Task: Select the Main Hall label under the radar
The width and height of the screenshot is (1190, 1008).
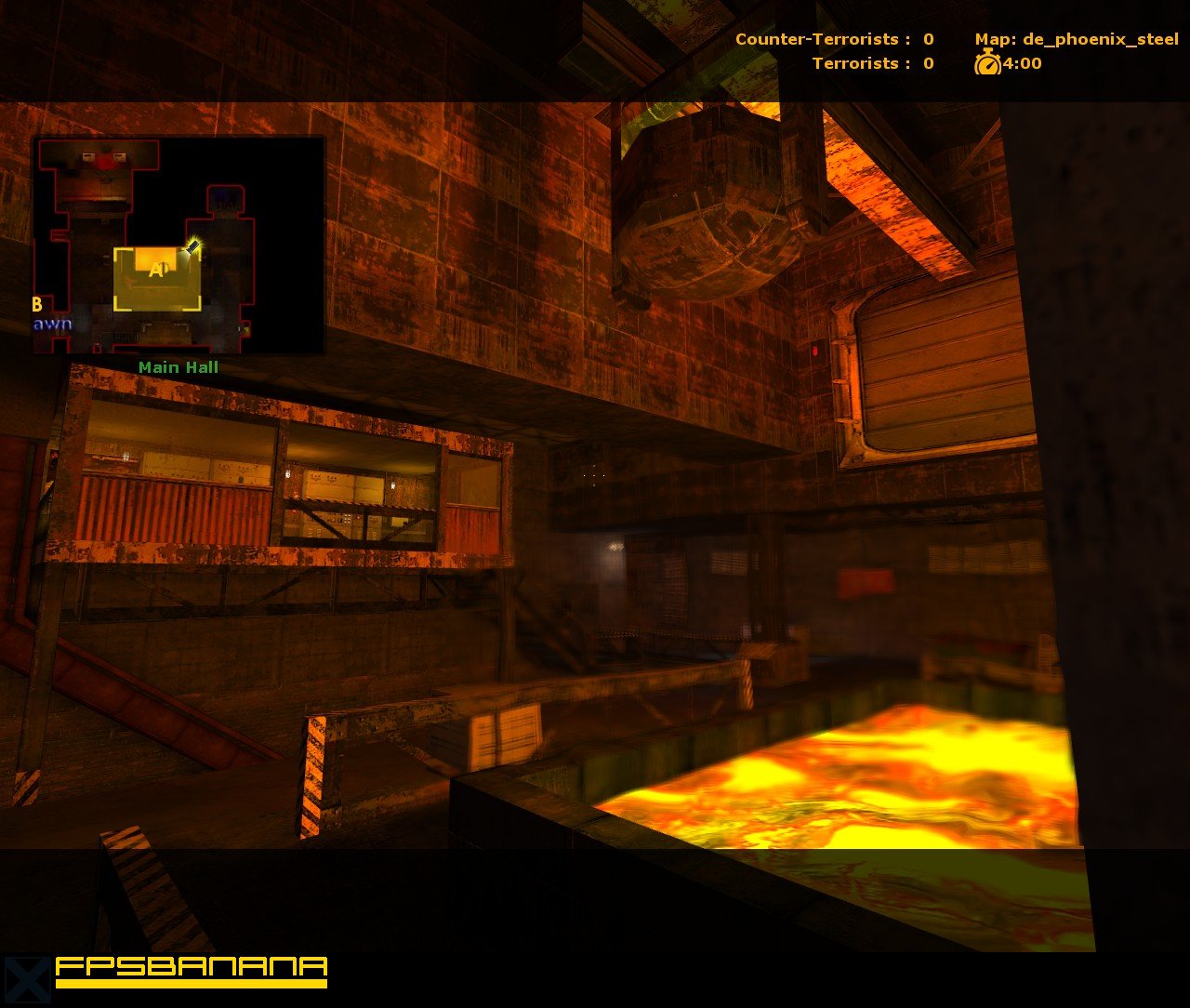Action: pos(178,367)
